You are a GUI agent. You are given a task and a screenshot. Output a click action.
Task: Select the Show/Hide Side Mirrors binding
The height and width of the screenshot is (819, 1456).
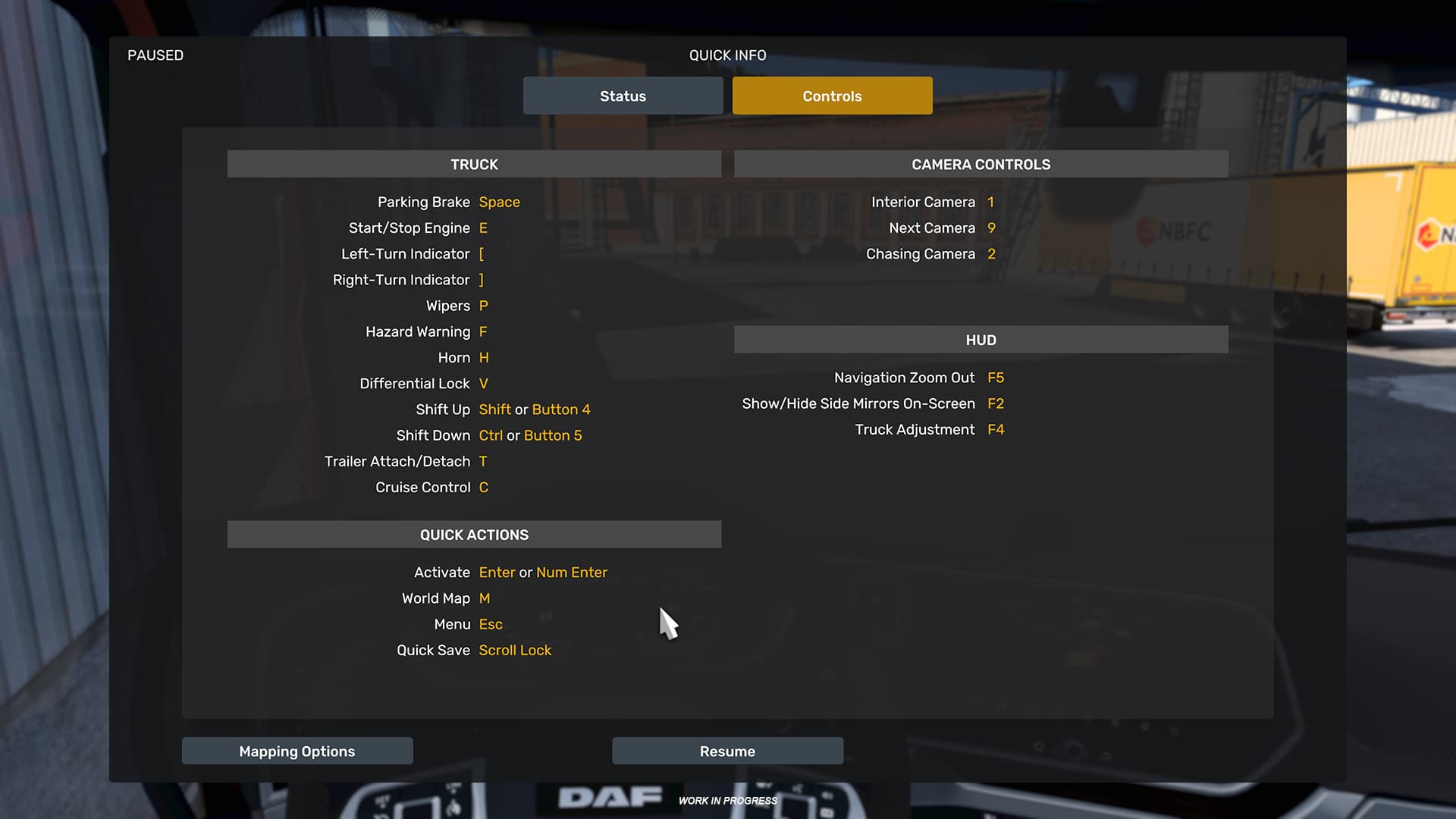996,403
